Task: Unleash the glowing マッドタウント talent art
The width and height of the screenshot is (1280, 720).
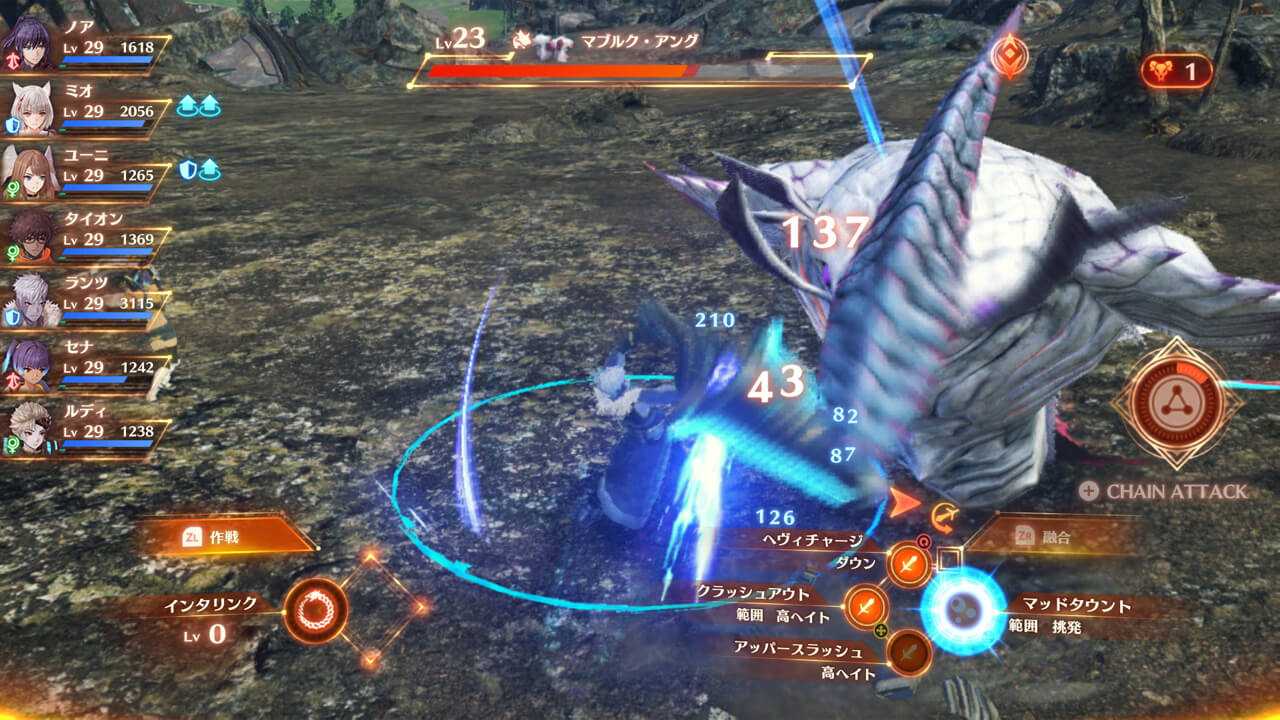Action: 962,611
